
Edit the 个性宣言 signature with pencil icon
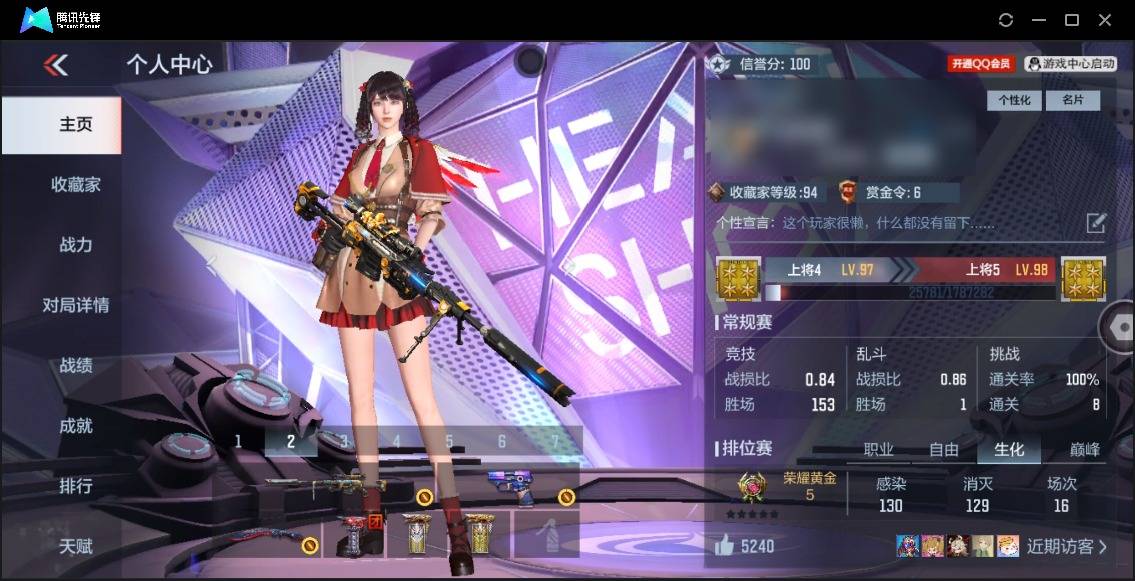tap(1096, 222)
